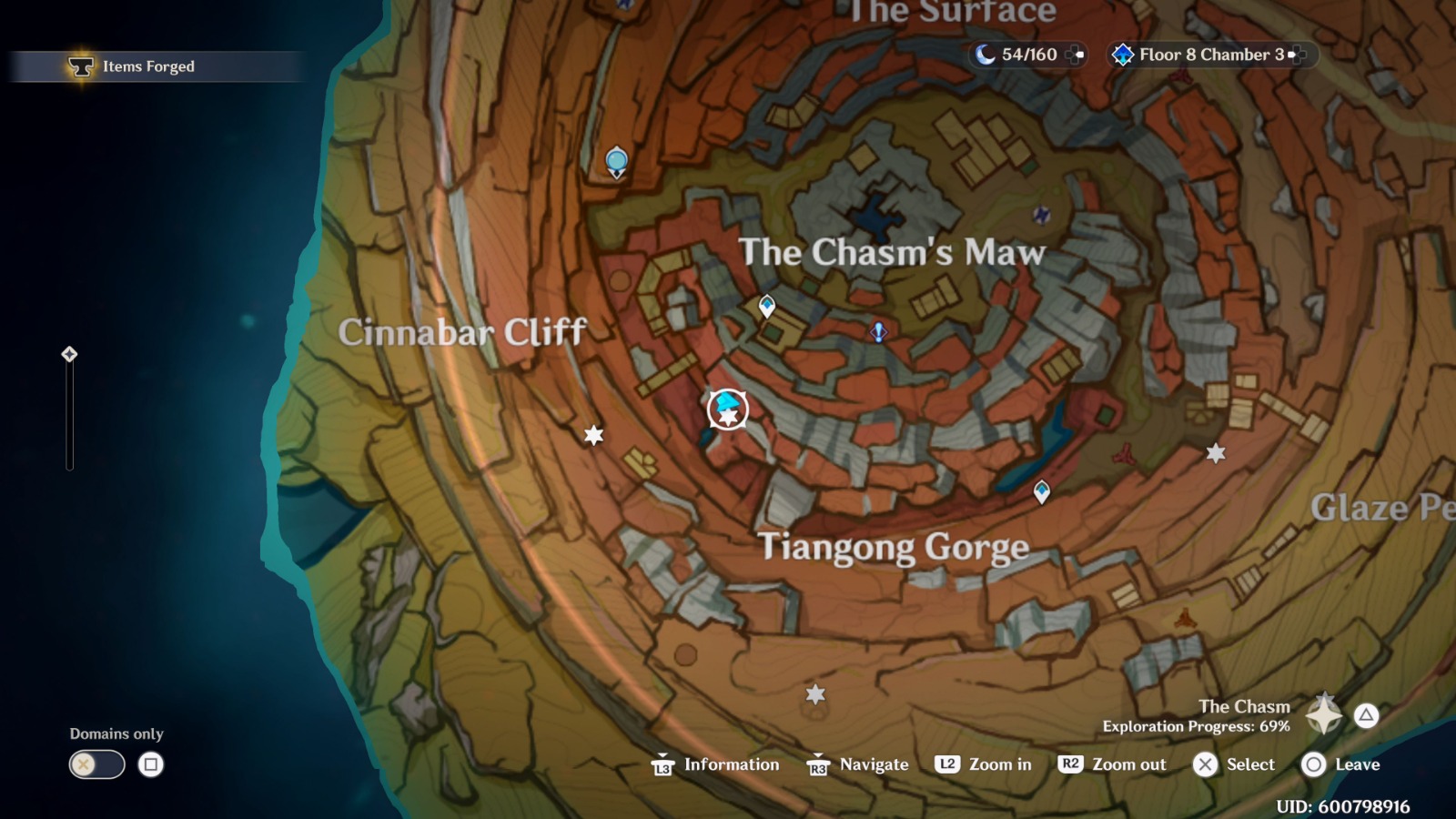Click the star marker near Glaze Peak
The image size is (1456, 819).
tap(1217, 450)
